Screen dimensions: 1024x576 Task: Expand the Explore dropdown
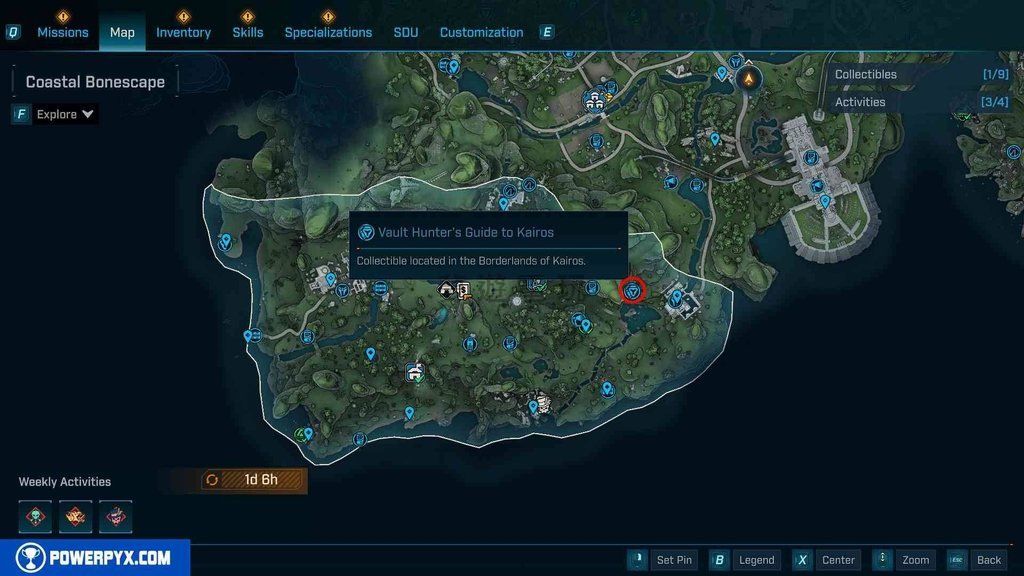pyautogui.click(x=65, y=114)
